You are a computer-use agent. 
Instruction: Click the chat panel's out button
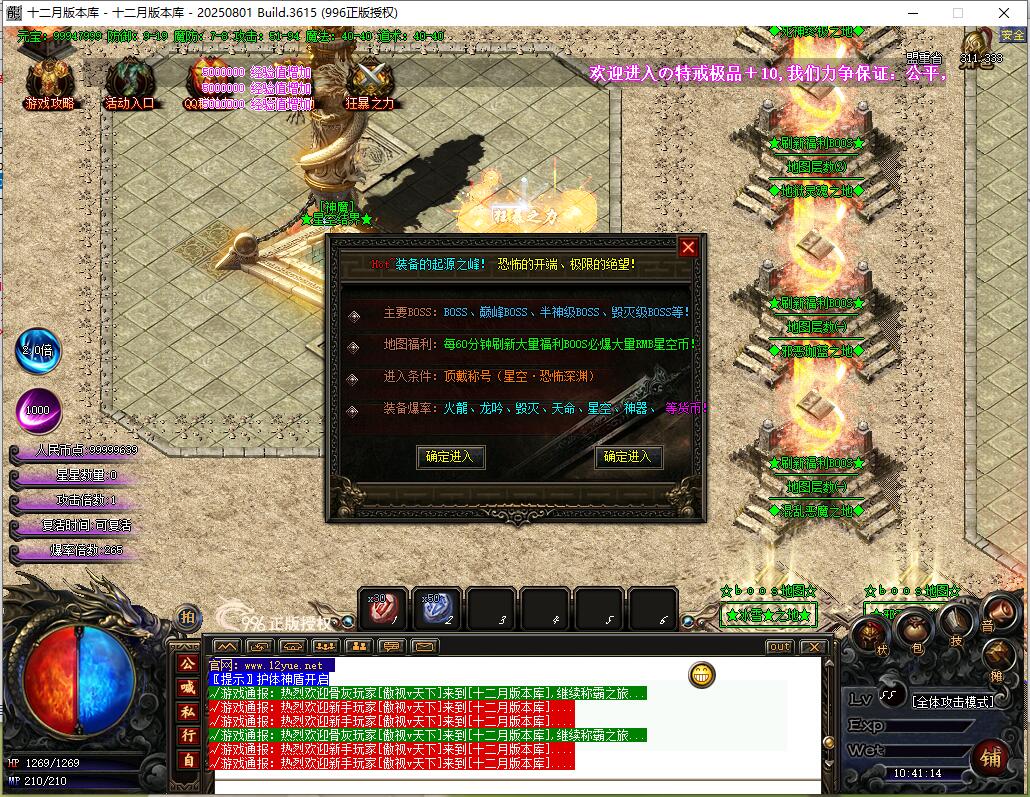coord(779,647)
